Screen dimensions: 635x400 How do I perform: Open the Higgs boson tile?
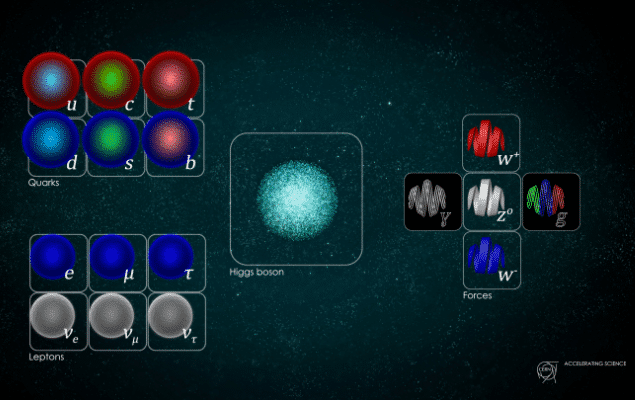296,199
